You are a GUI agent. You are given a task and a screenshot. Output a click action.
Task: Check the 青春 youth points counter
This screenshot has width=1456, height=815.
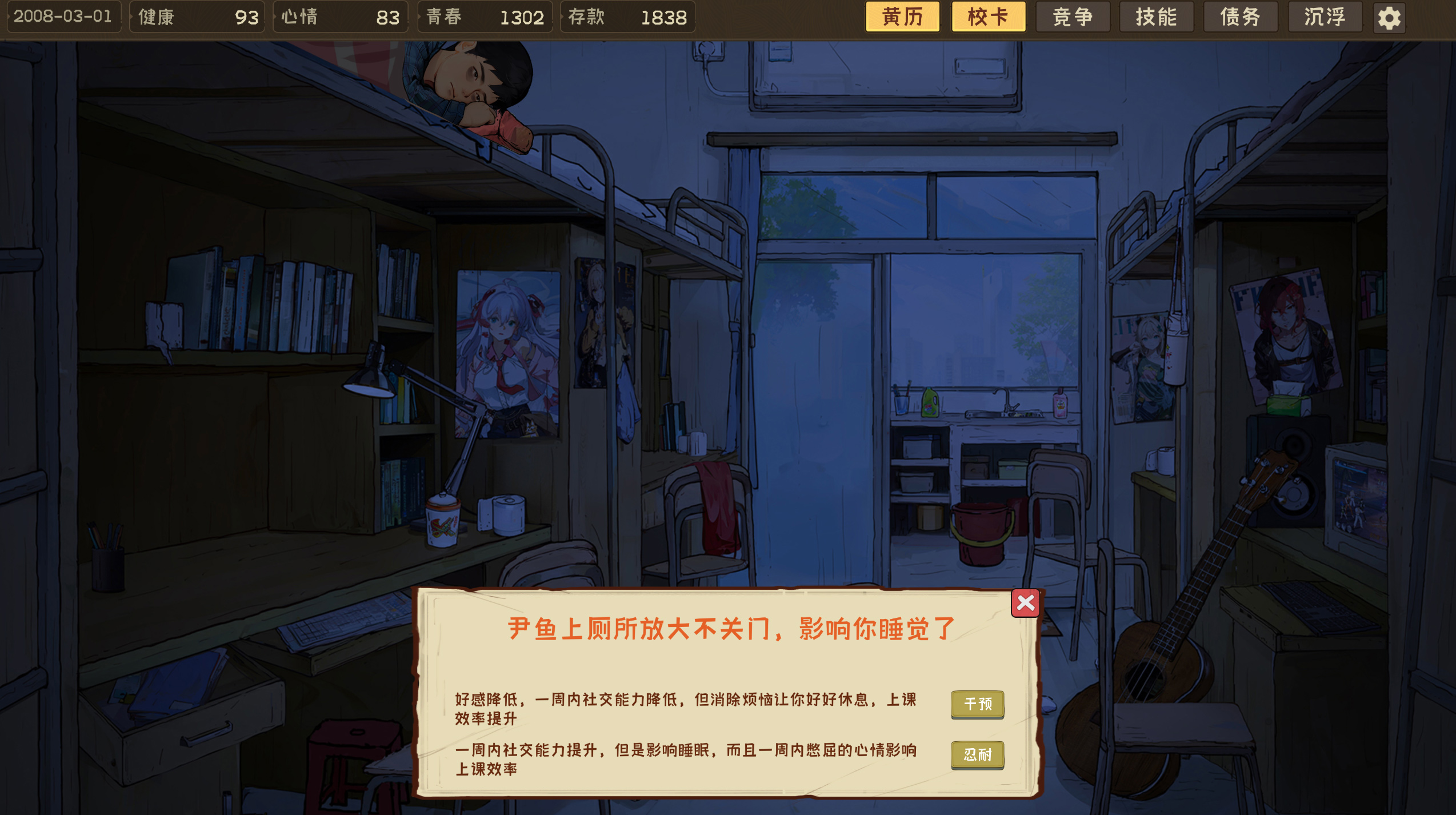point(485,17)
